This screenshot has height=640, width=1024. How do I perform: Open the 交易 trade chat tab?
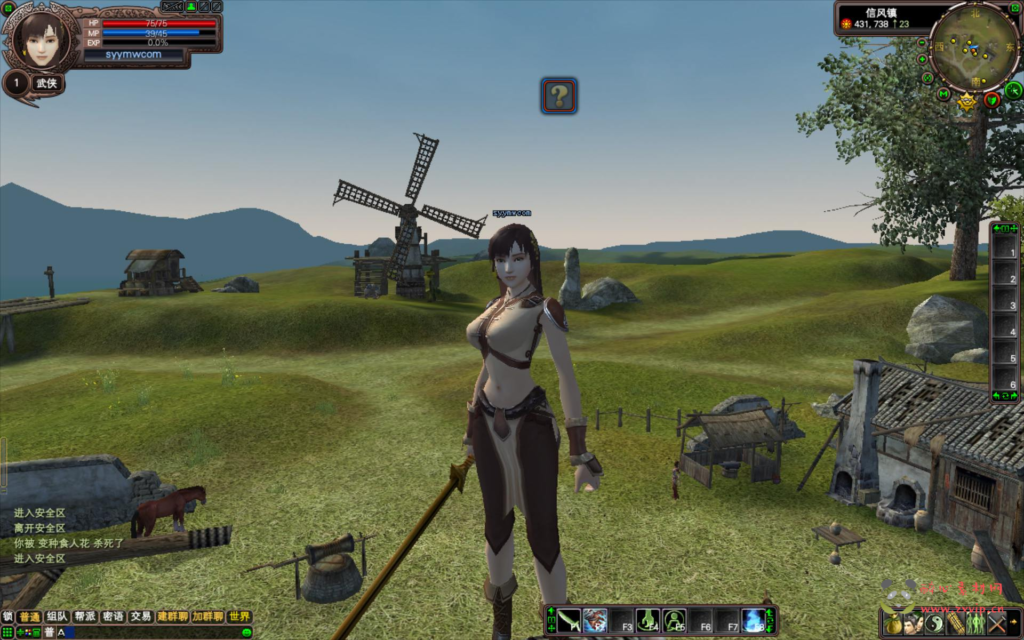click(141, 617)
